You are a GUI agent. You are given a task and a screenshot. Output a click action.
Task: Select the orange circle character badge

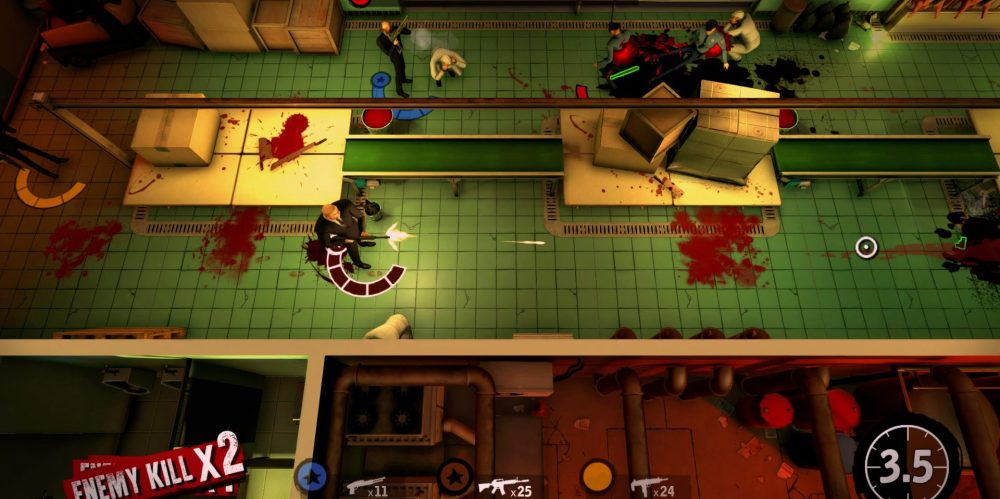(x=598, y=476)
